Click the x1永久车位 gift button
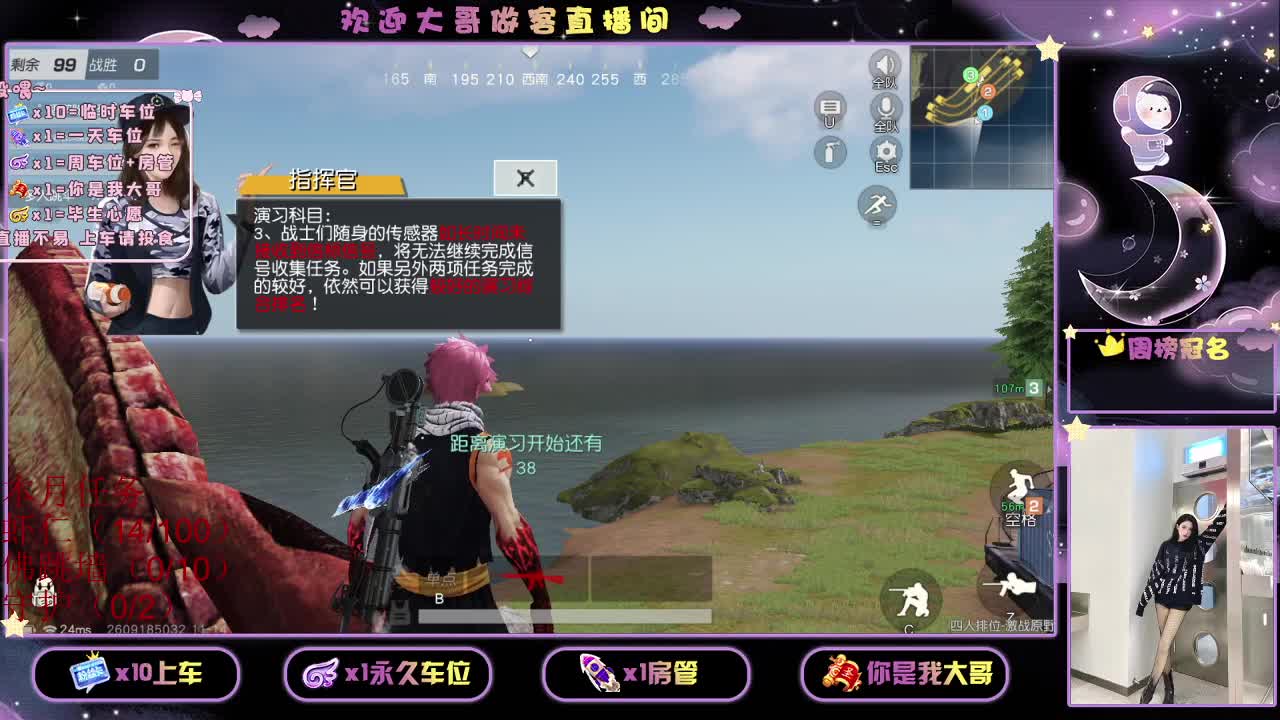1280x720 pixels. pyautogui.click(x=392, y=674)
